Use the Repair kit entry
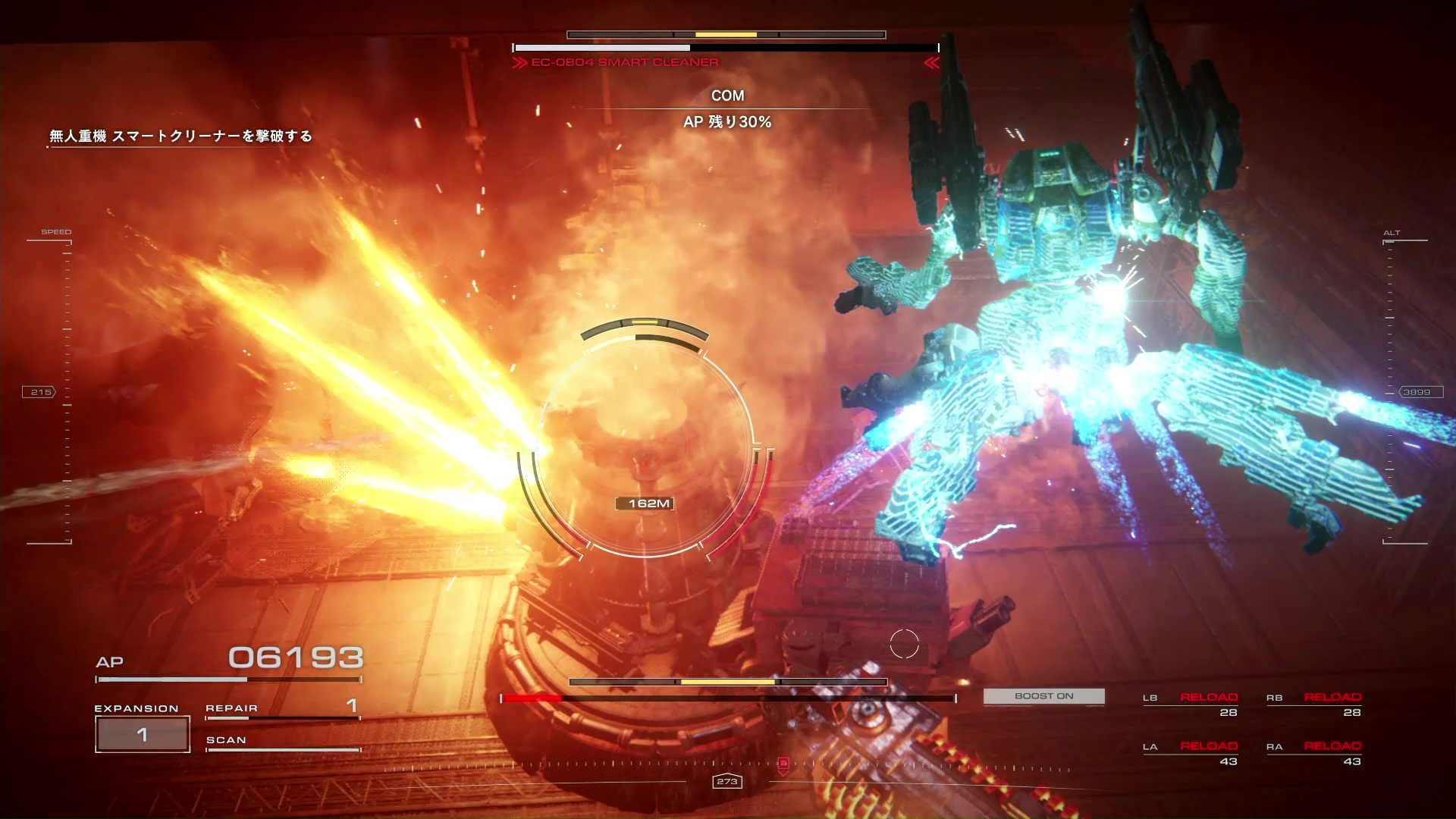 [282, 709]
